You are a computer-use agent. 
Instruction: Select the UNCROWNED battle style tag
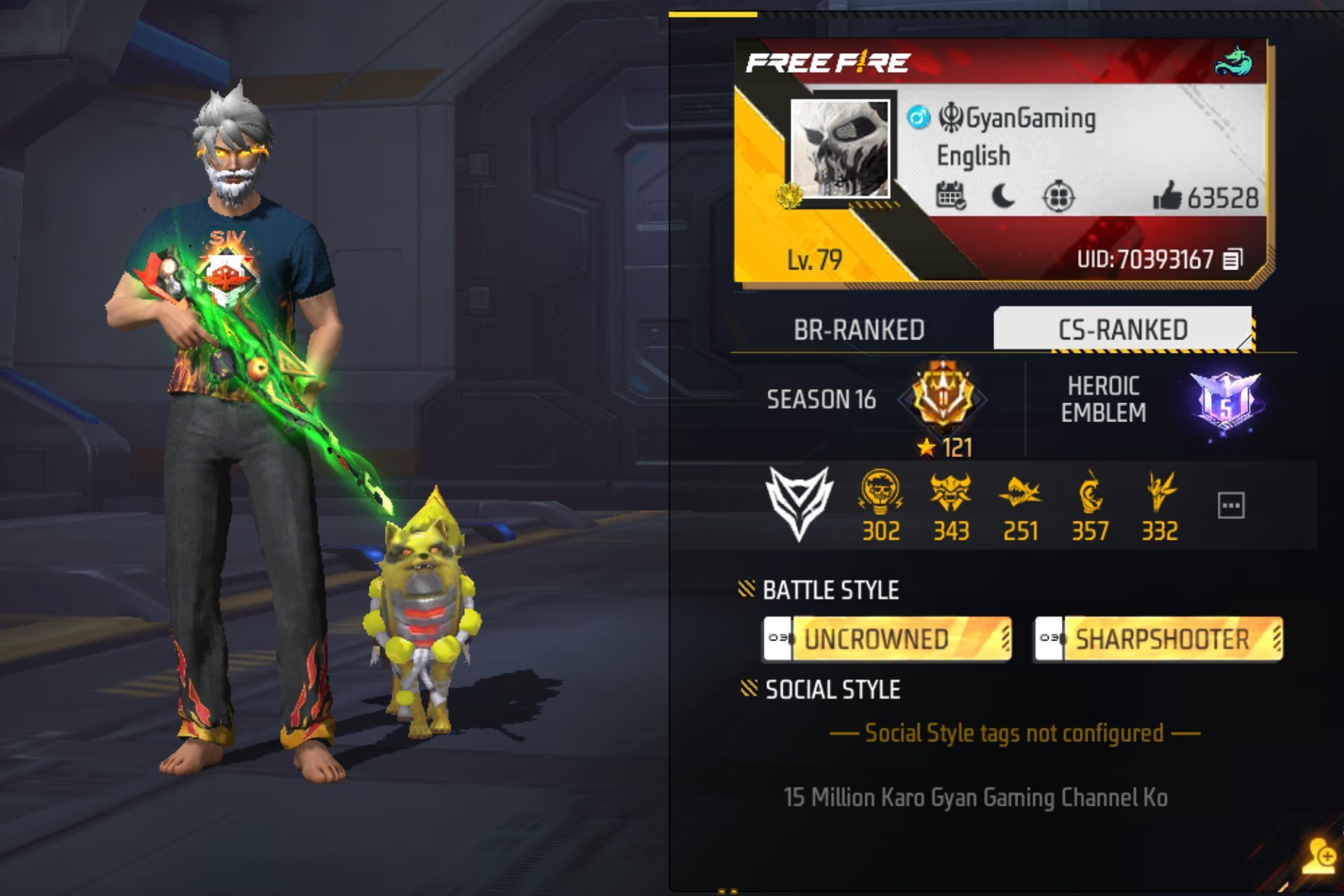click(887, 638)
